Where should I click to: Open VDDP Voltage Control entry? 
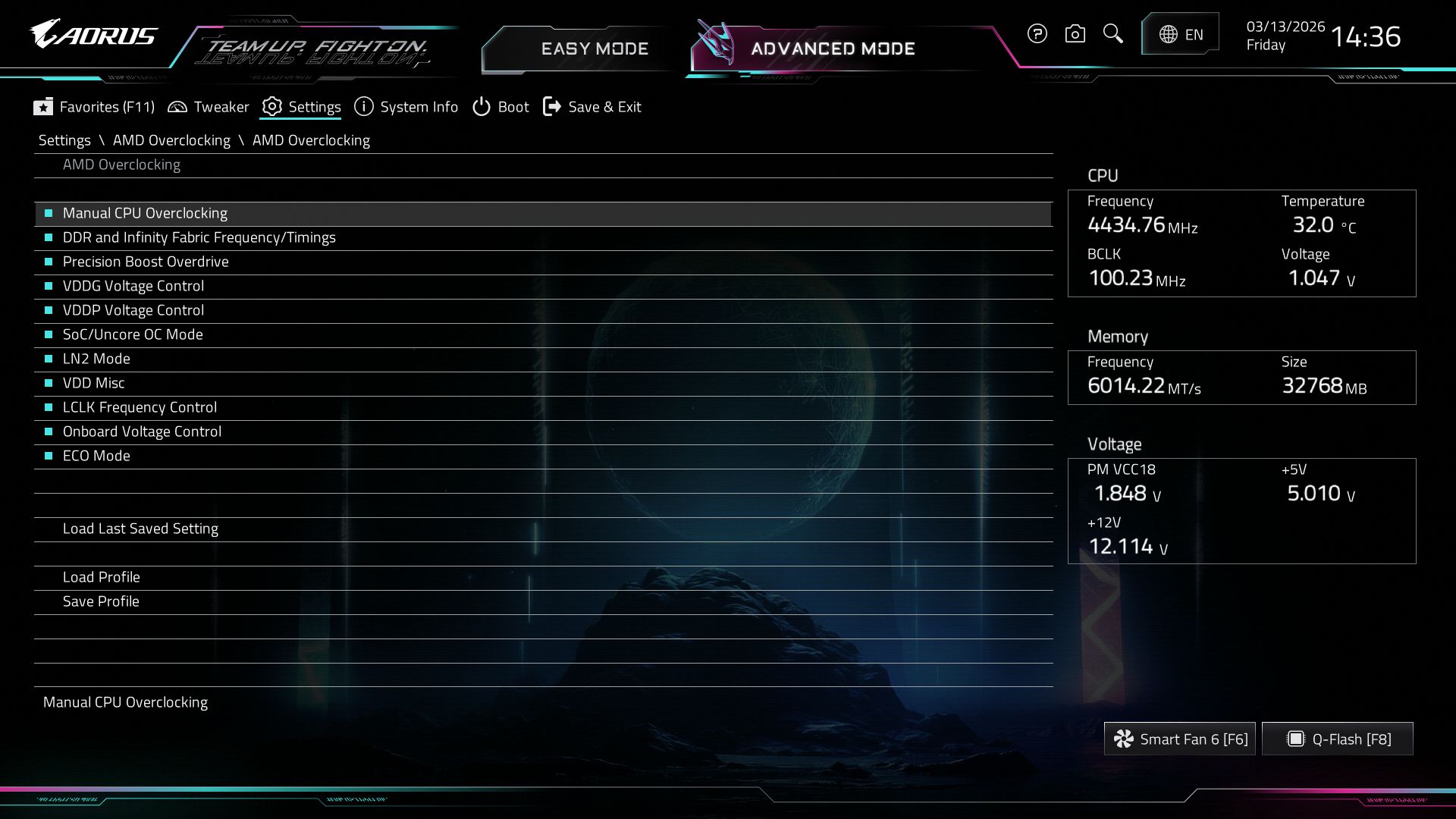click(x=133, y=310)
